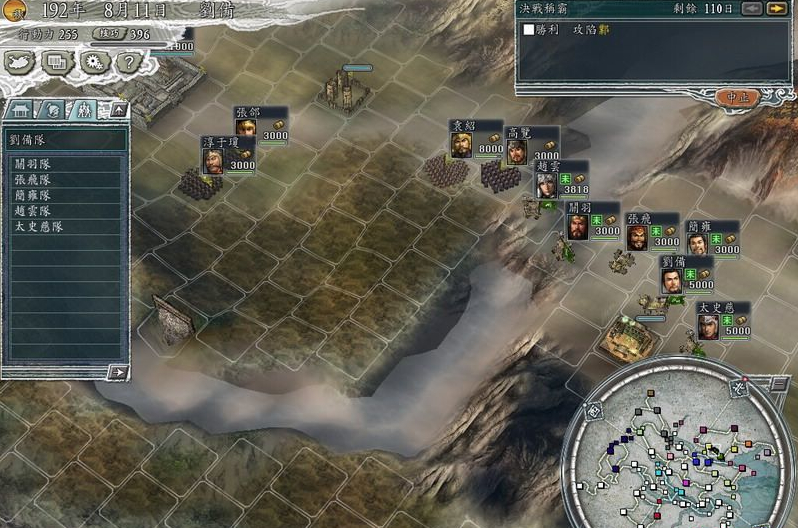
Task: Select 劉備's unit portrait
Action: (672, 280)
